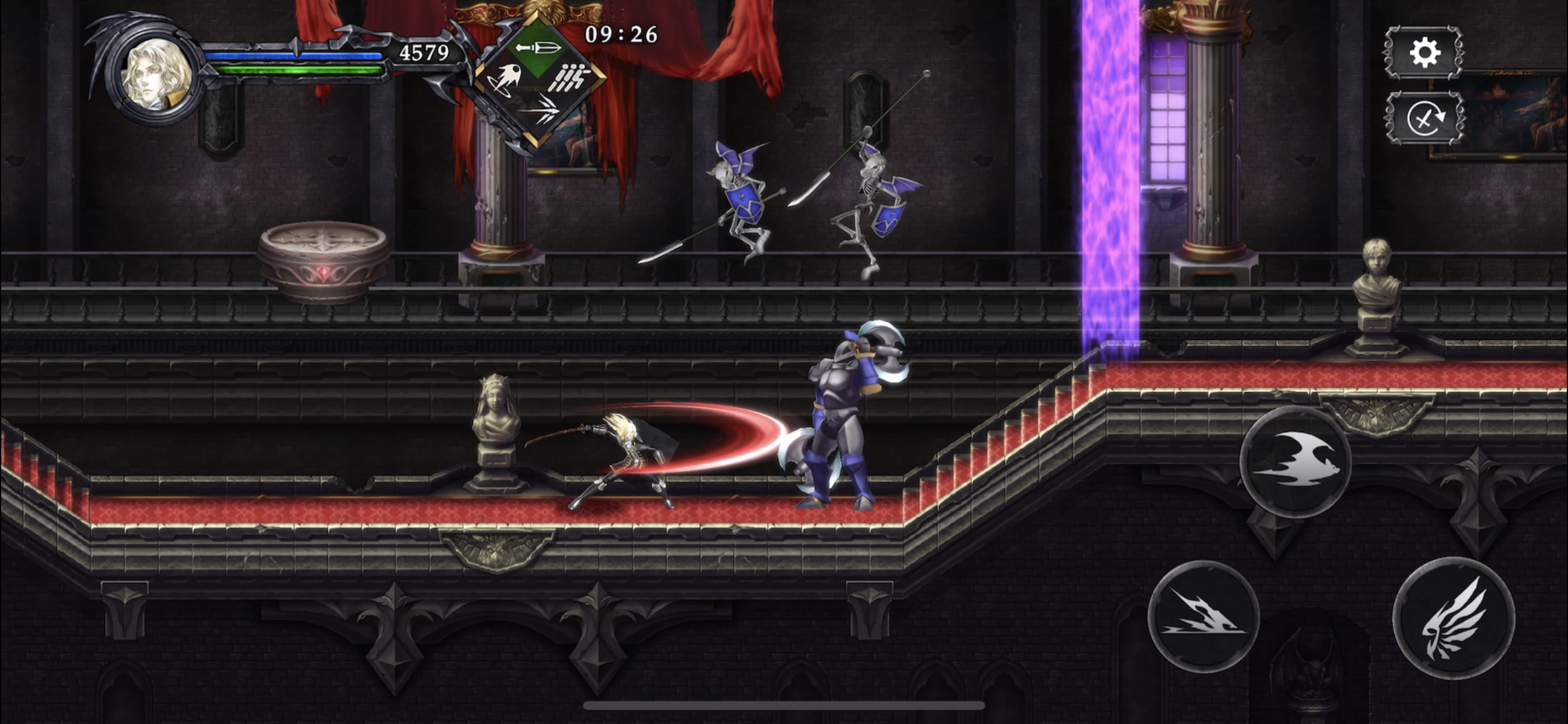The width and height of the screenshot is (1568, 724).
Task: Select the dagger skill in green diamond
Action: pyautogui.click(x=537, y=48)
